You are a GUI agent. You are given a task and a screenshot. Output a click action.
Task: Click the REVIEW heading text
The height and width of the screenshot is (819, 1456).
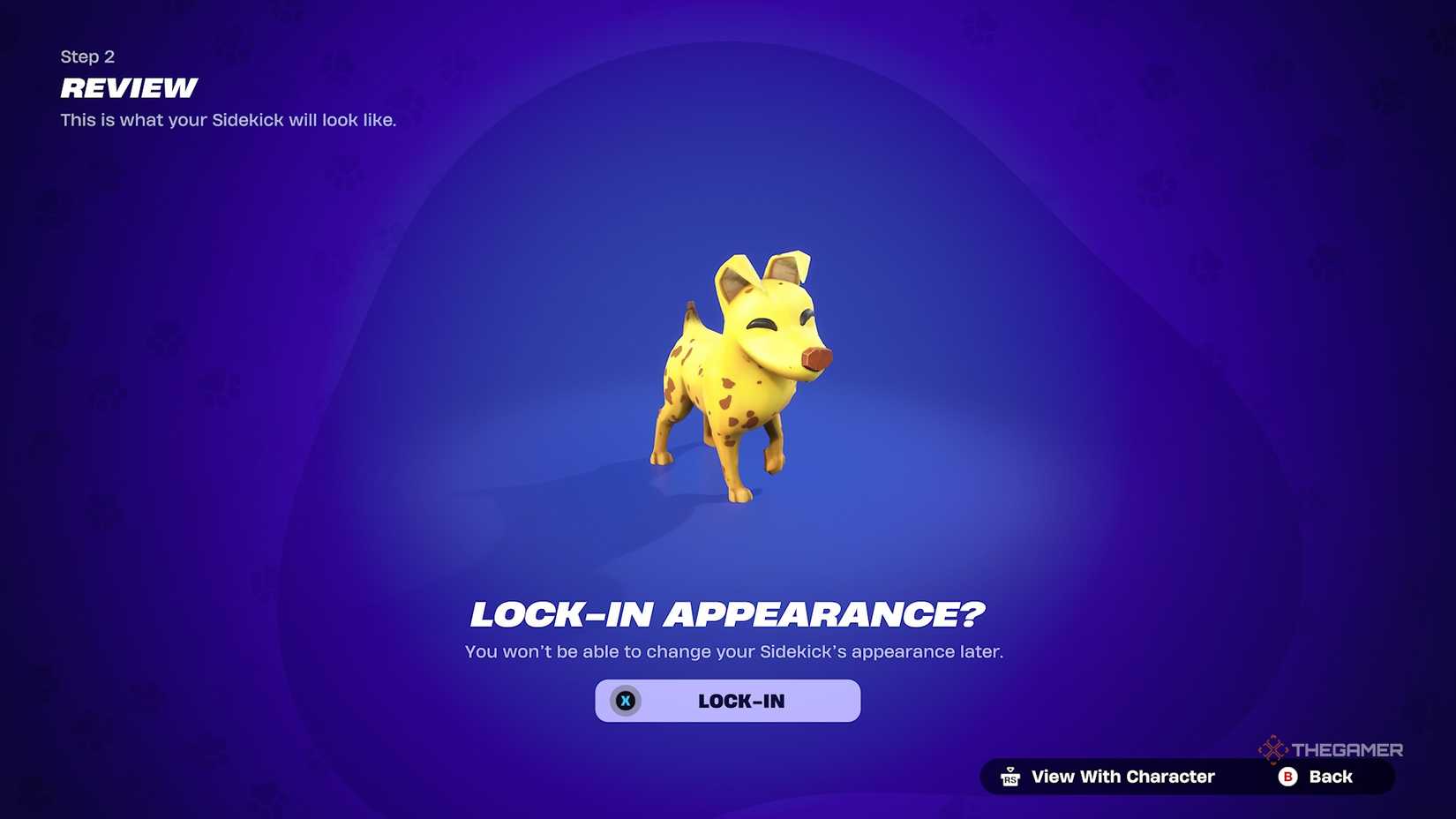(x=127, y=88)
